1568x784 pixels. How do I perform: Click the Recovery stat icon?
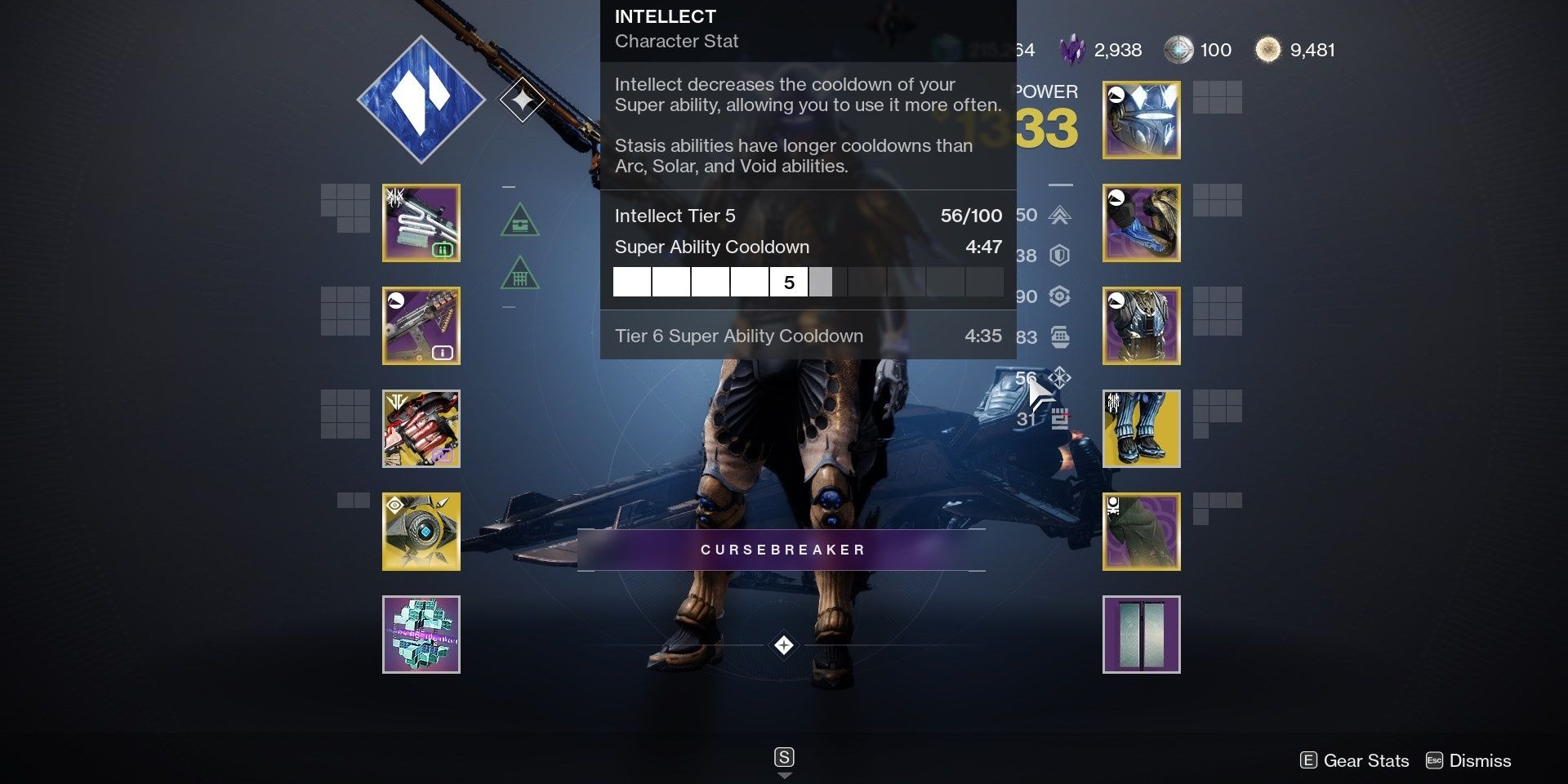pyautogui.click(x=1059, y=296)
